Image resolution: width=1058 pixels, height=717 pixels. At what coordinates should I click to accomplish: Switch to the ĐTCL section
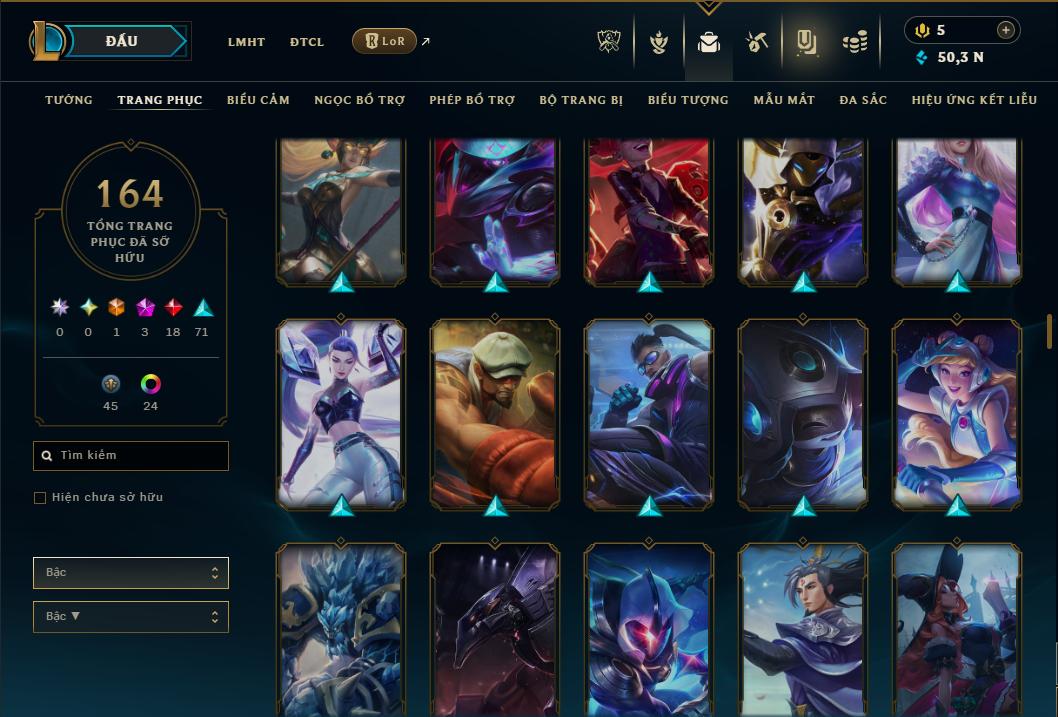coord(307,42)
